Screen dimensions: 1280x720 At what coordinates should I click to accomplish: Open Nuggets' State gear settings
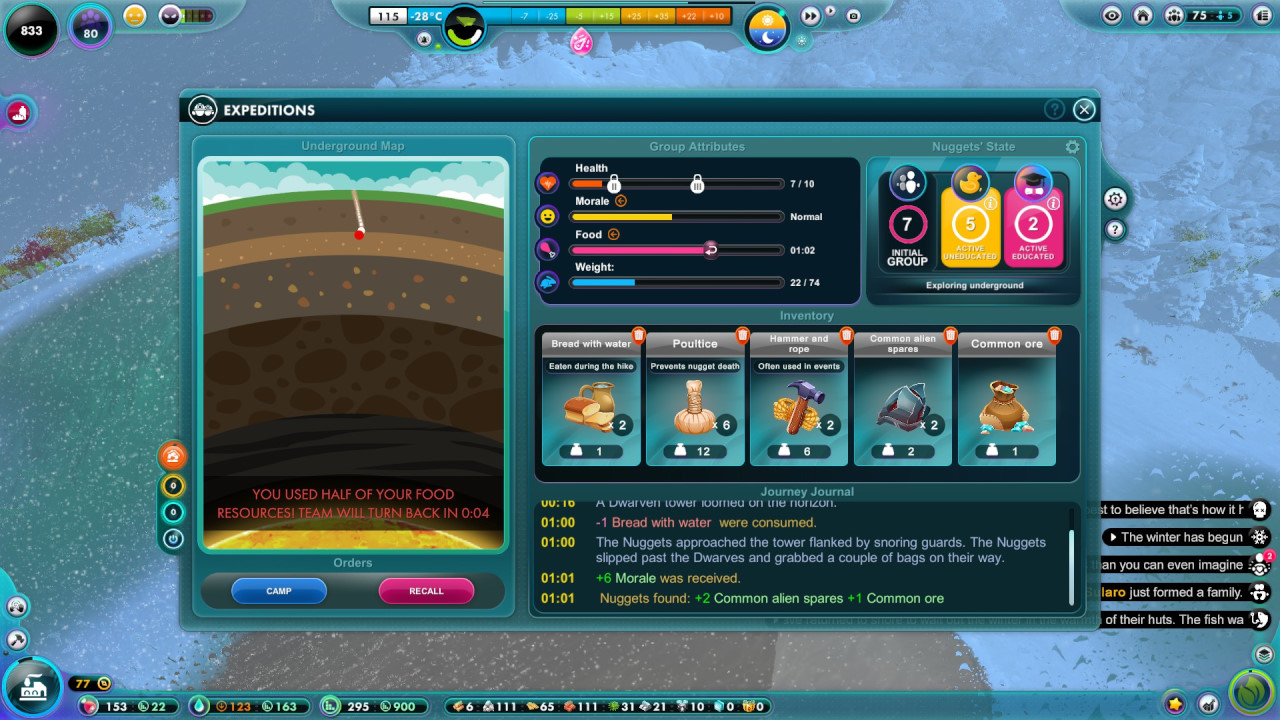(1073, 147)
